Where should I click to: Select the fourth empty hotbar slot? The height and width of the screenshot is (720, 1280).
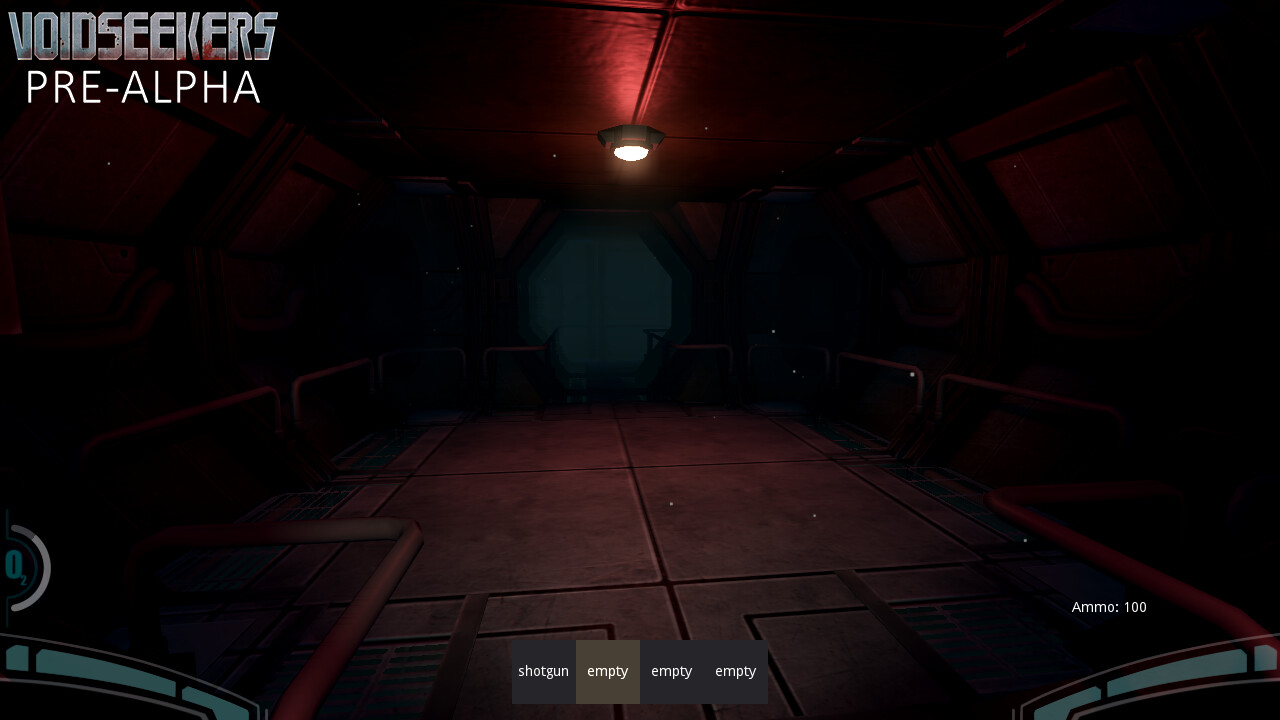point(735,671)
